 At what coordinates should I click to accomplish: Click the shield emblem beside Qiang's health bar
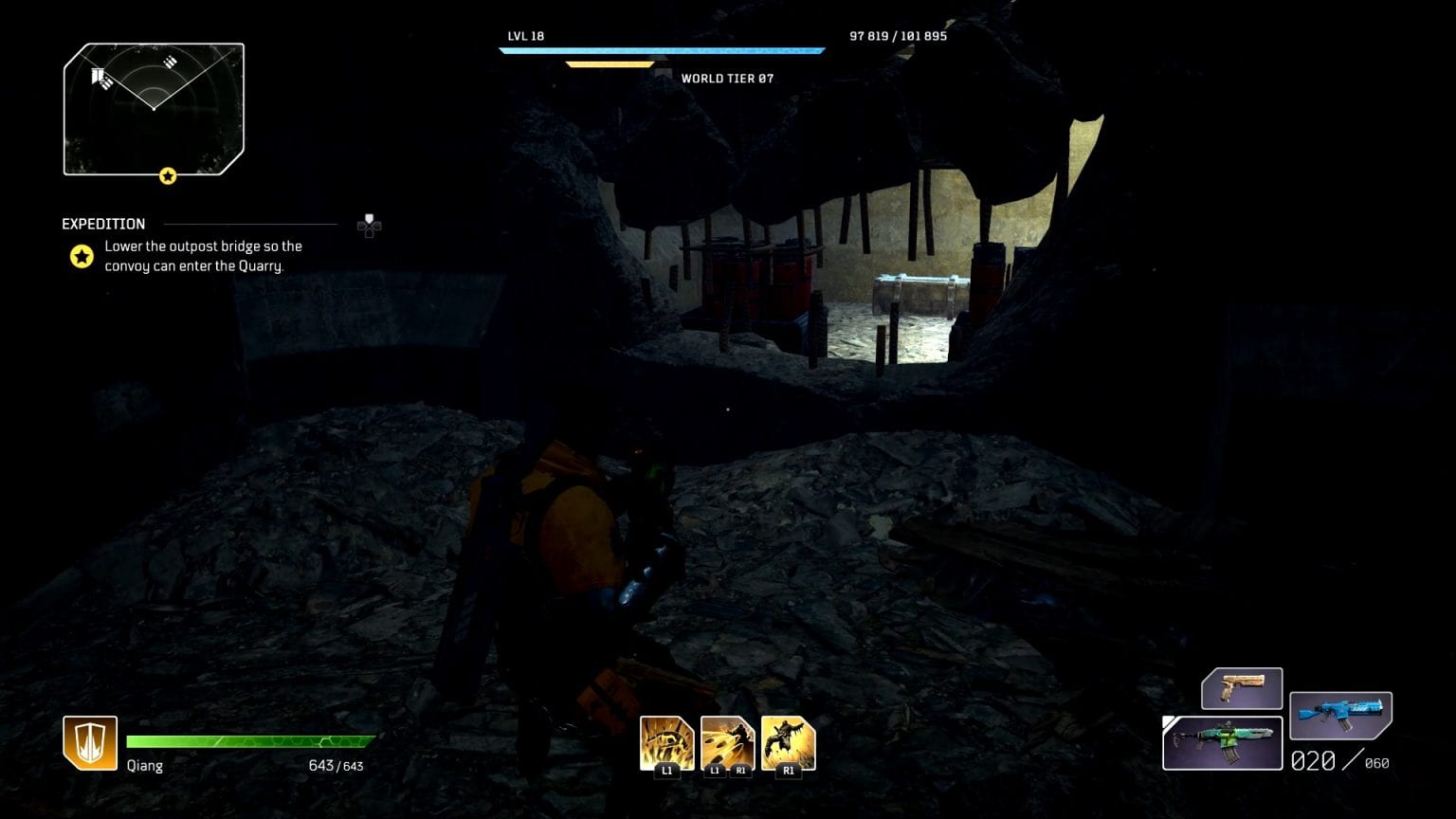[x=90, y=742]
